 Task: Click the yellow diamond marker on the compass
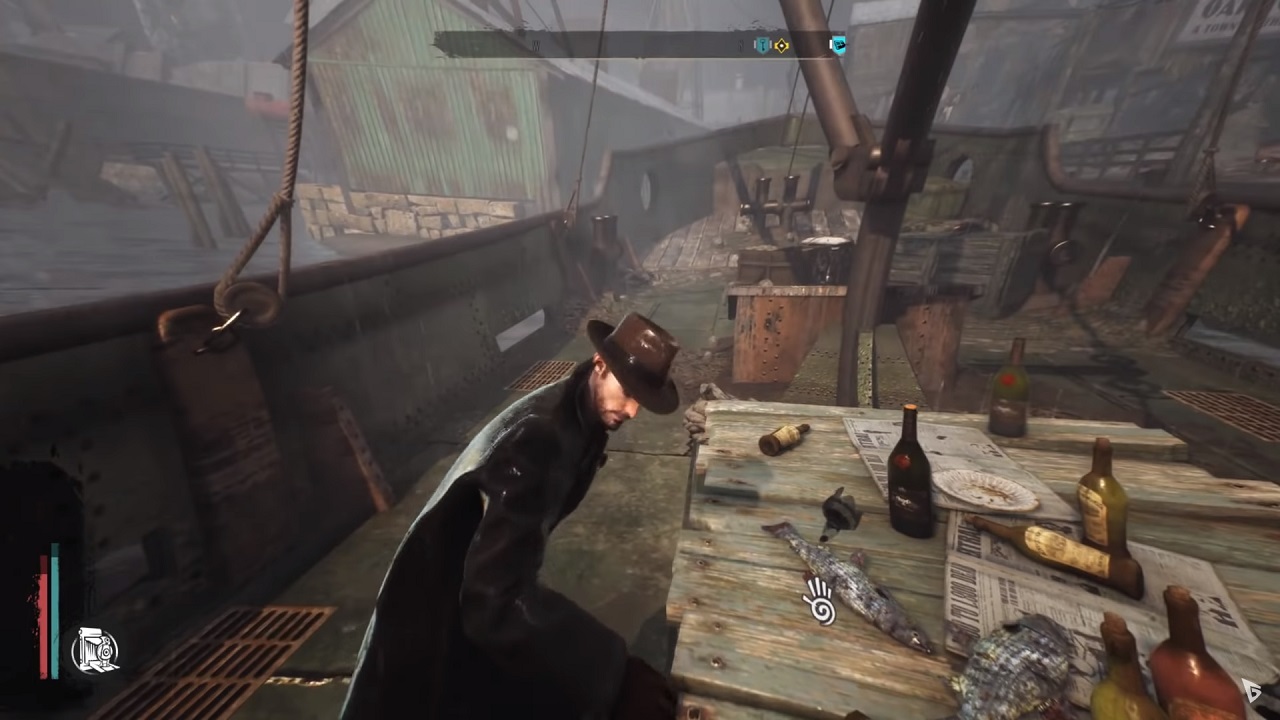[782, 45]
